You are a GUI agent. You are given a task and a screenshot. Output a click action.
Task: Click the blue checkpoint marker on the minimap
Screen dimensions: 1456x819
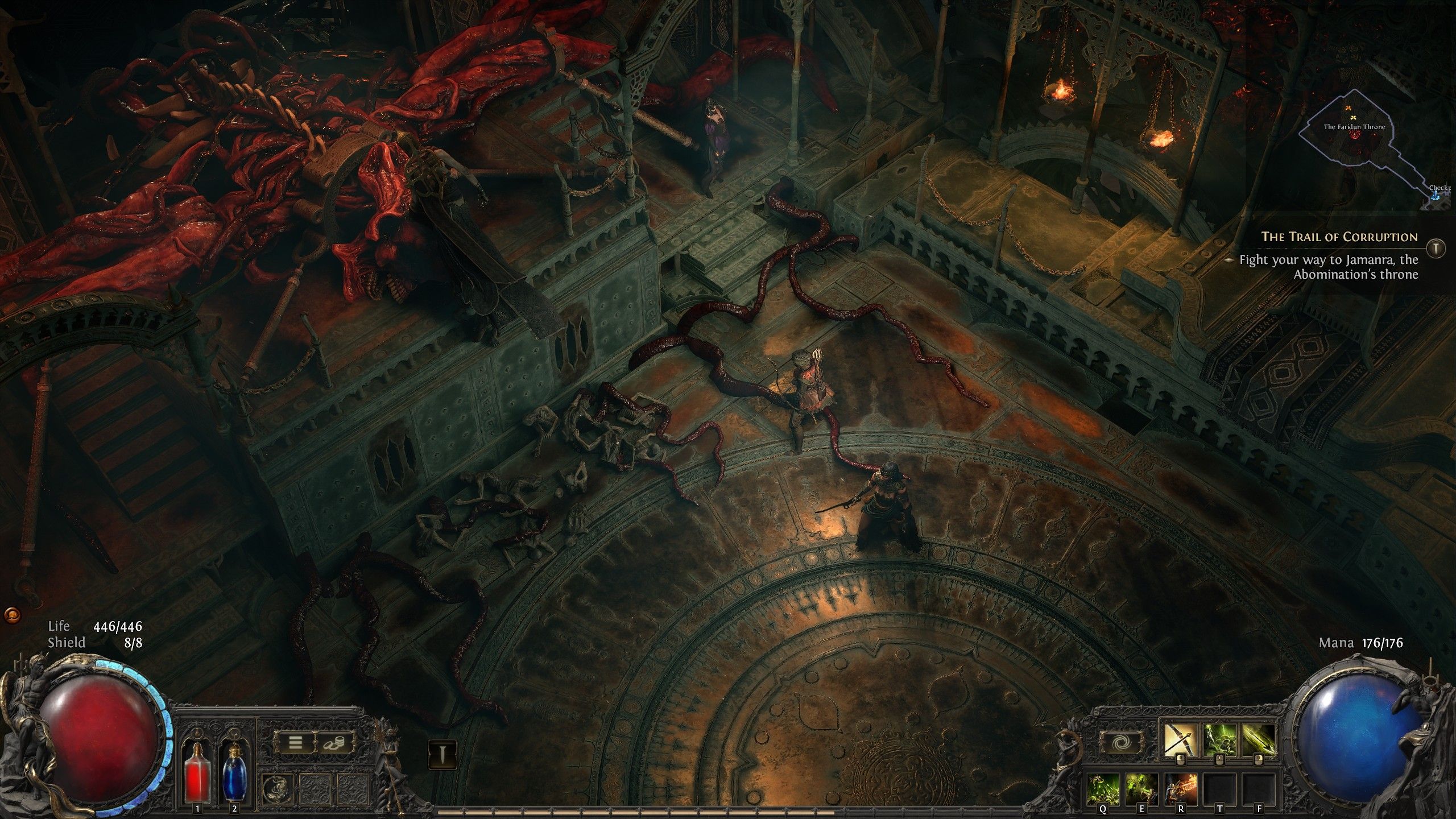pos(1435,196)
